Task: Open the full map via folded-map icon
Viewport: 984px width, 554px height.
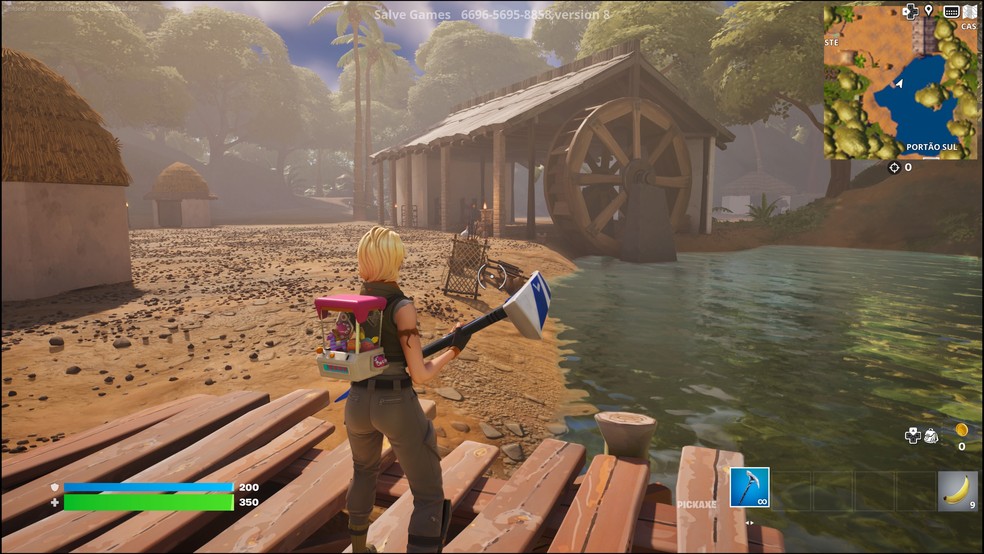Action: pyautogui.click(x=969, y=11)
